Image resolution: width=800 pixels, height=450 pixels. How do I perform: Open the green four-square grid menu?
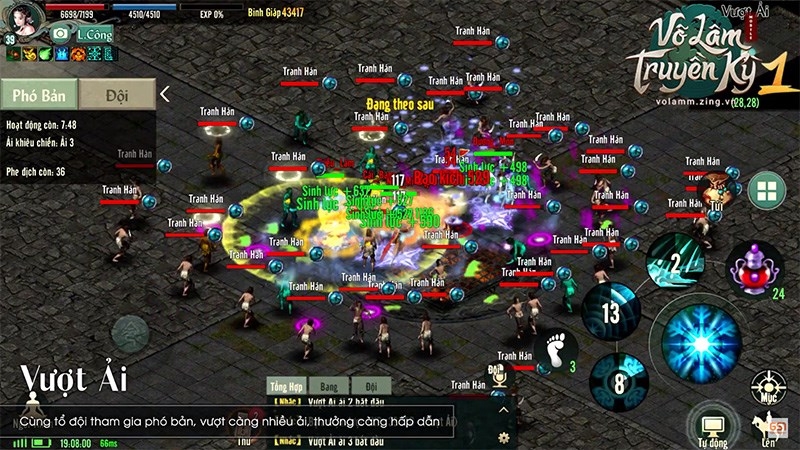(767, 190)
